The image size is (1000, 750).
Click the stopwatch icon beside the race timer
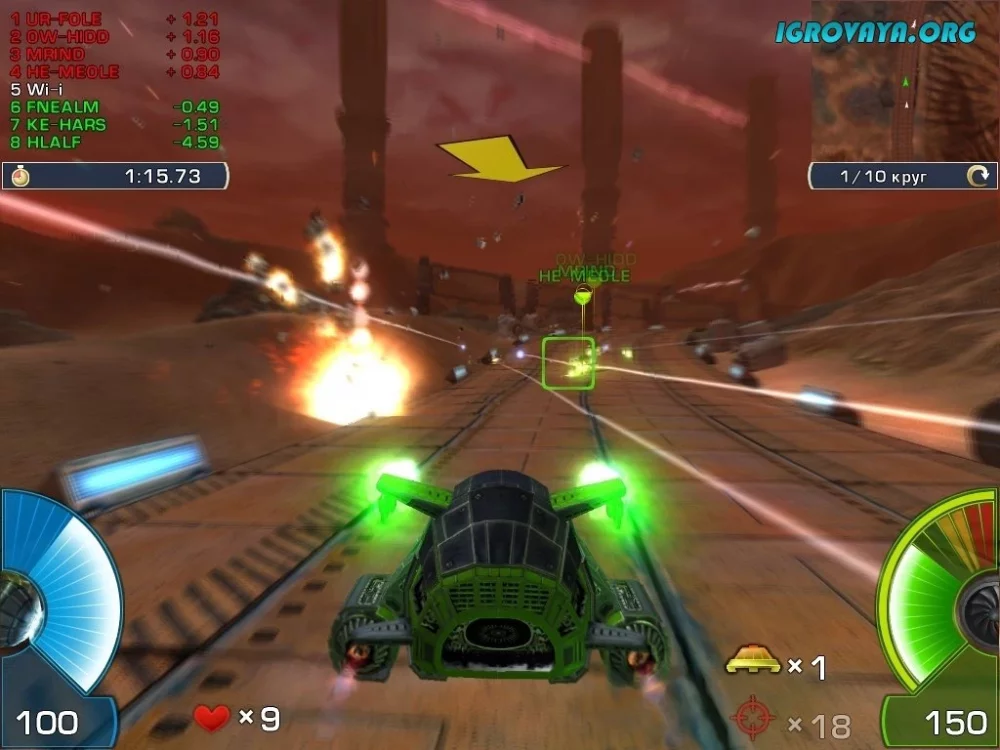tap(21, 177)
